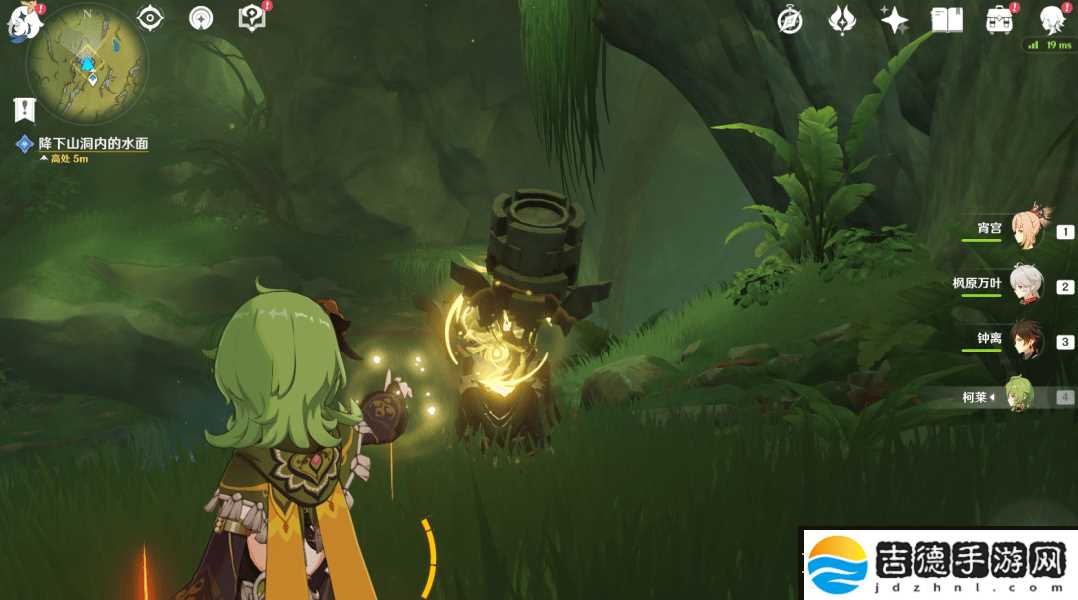Switch to party member 宵宫

pos(1026,229)
